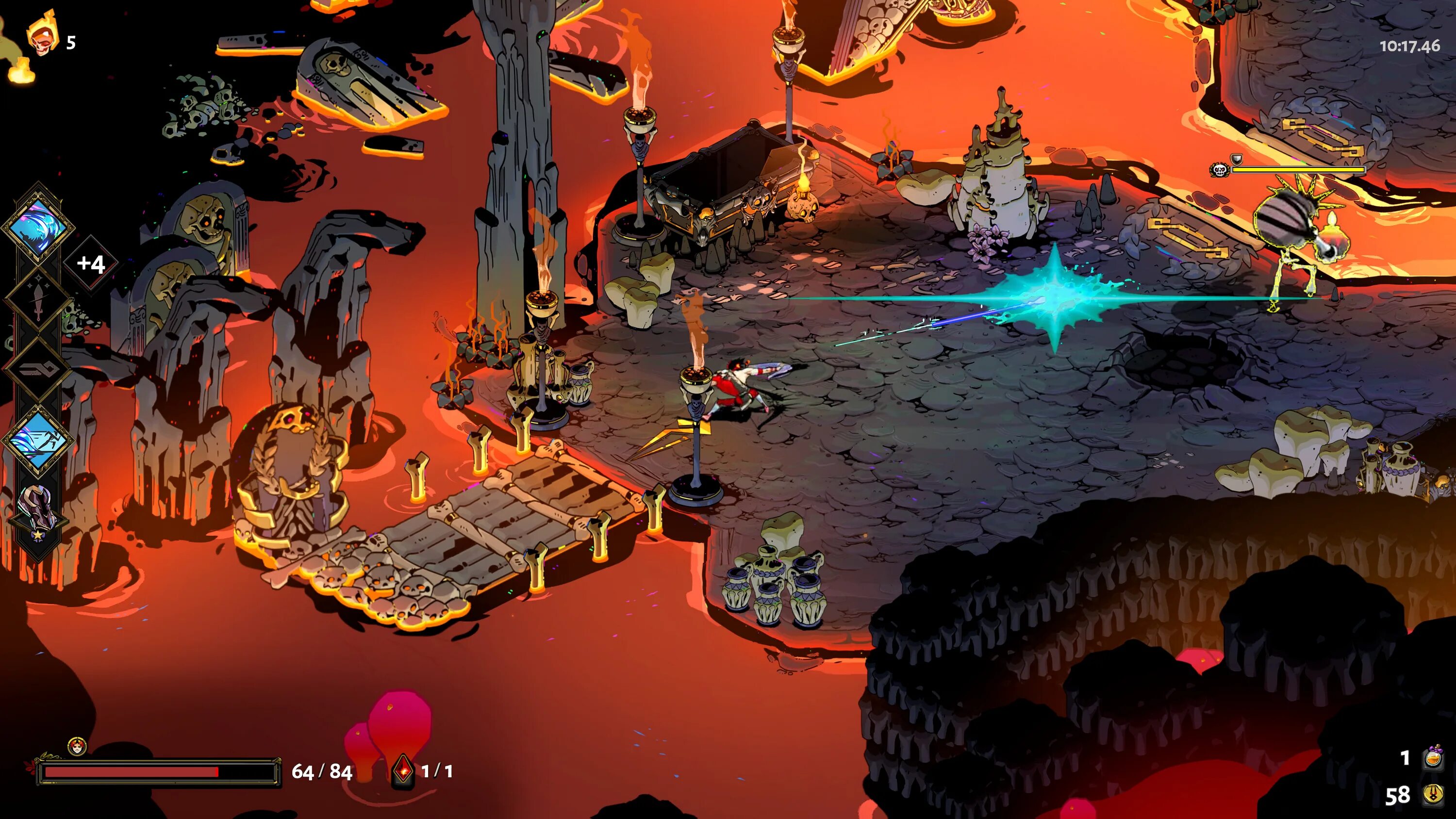Inspect the equipped helmet keepsake

[x=37, y=508]
